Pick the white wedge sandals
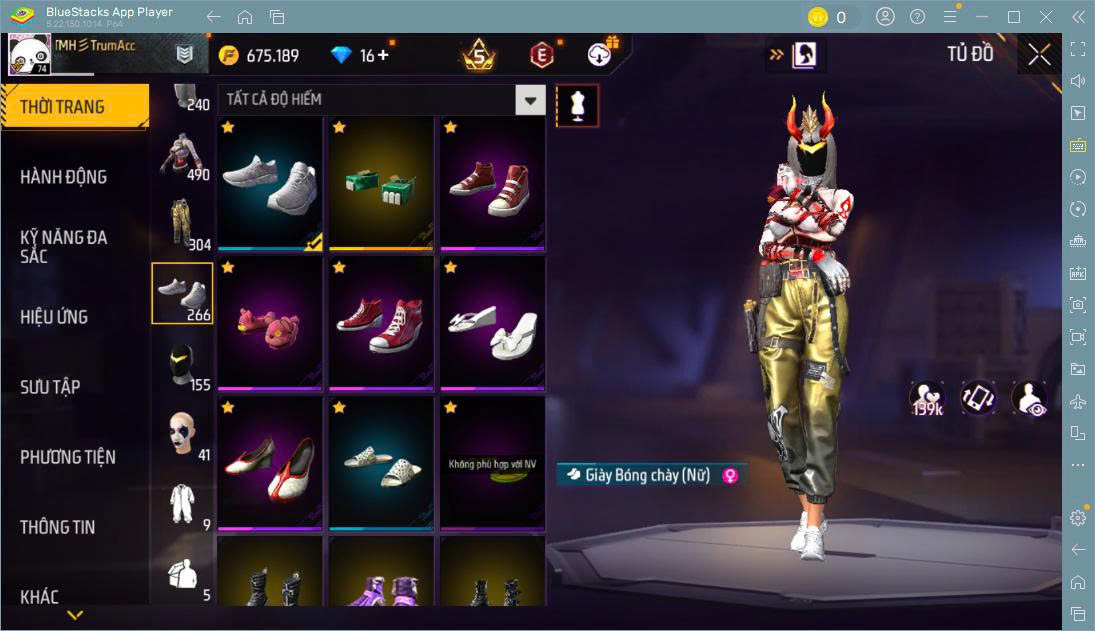 (x=492, y=322)
